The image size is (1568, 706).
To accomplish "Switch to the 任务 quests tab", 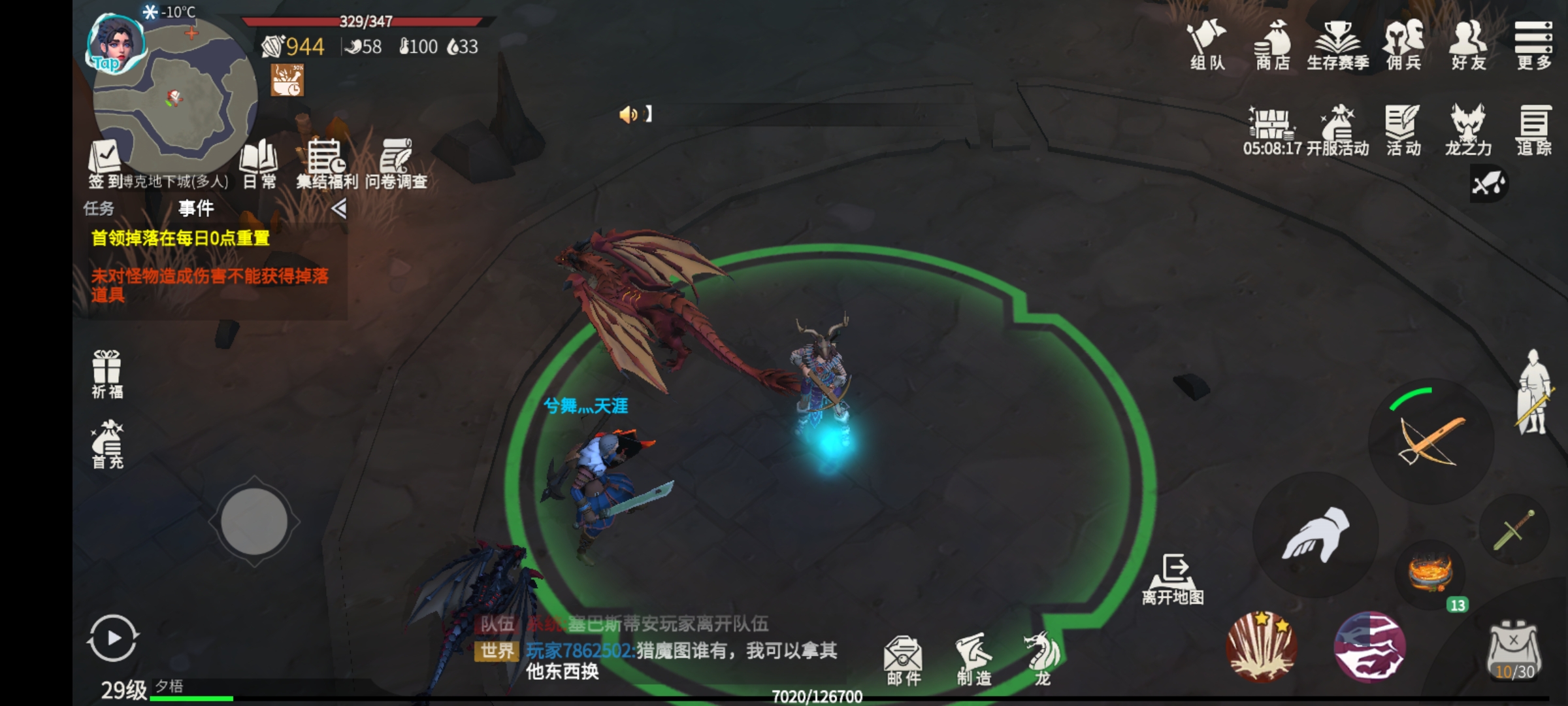I will tap(99, 209).
